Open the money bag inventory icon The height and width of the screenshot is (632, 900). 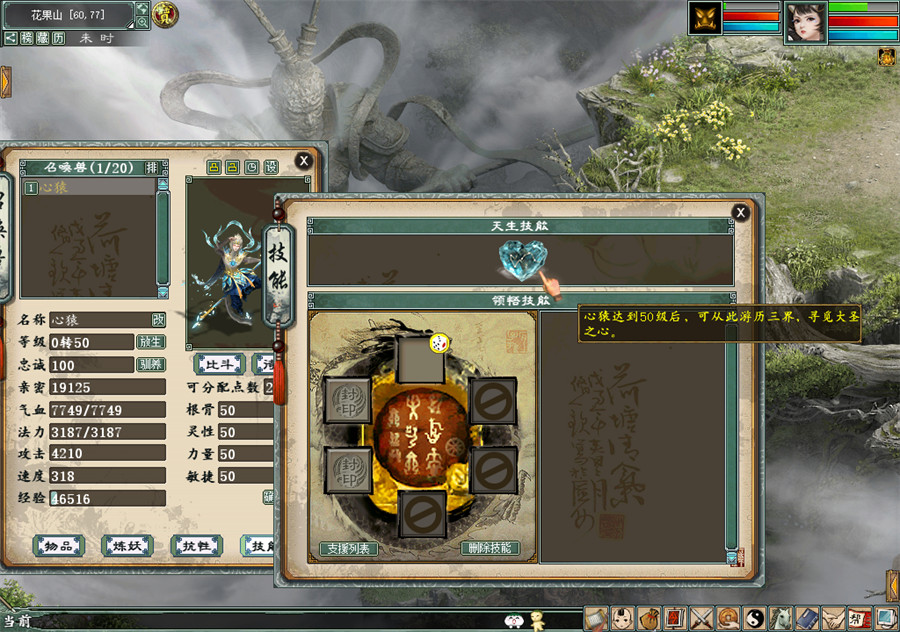649,619
